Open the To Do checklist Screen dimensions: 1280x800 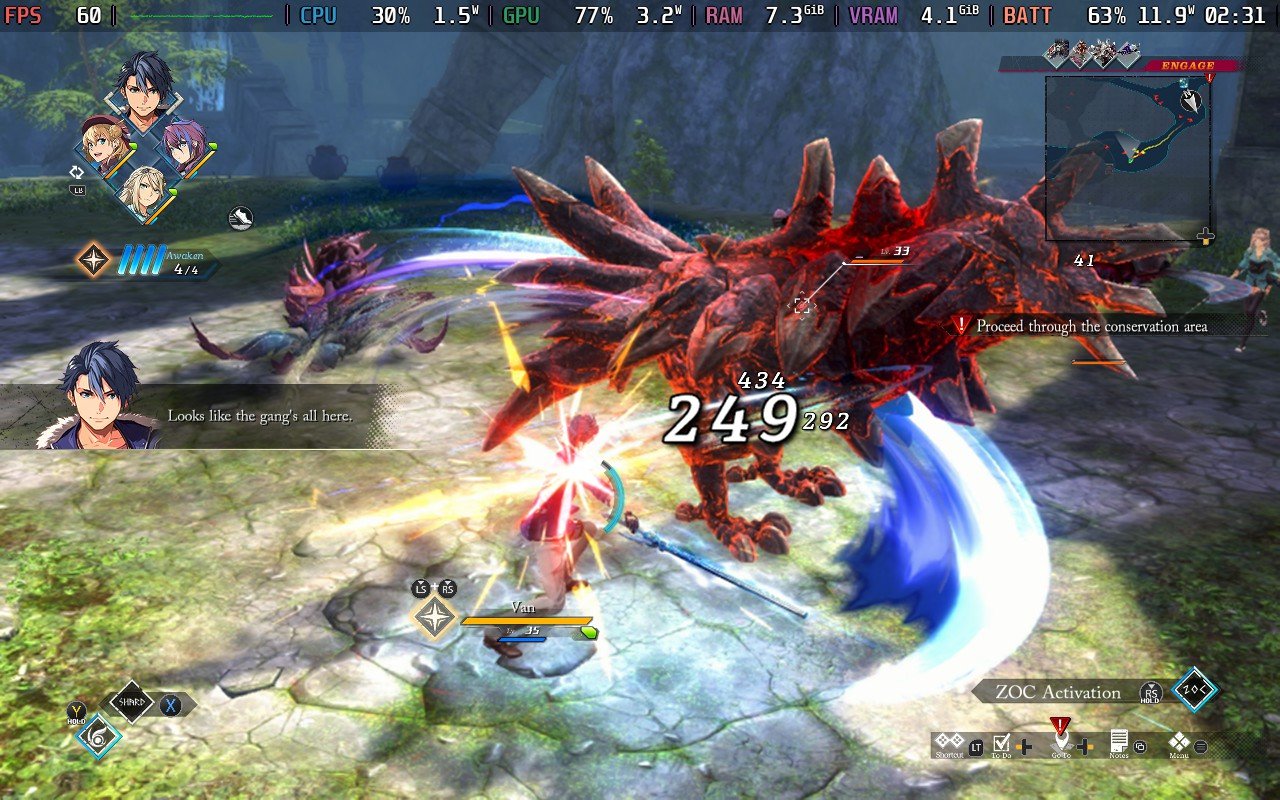[1002, 743]
